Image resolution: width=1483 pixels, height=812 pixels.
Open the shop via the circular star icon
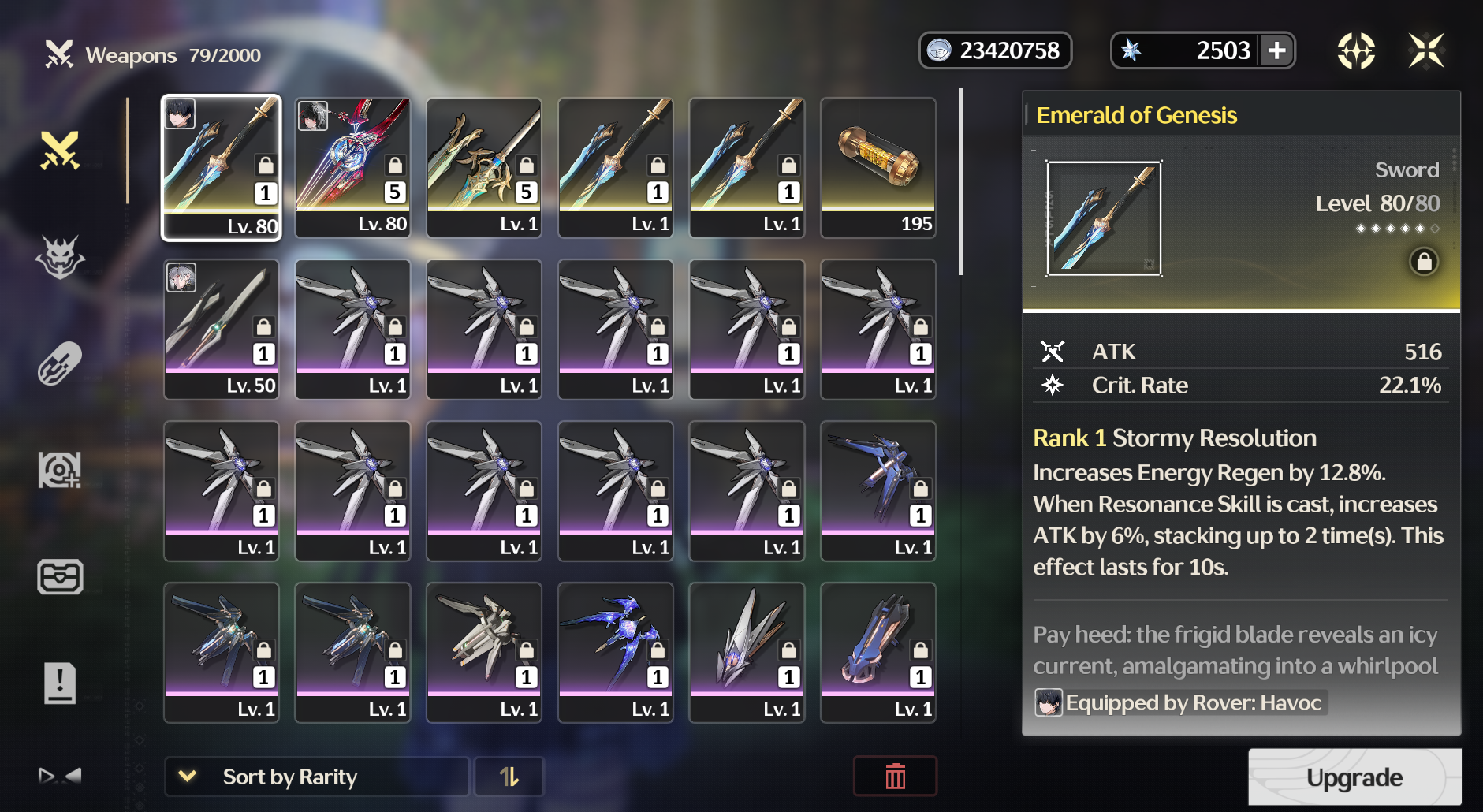coord(1358,50)
